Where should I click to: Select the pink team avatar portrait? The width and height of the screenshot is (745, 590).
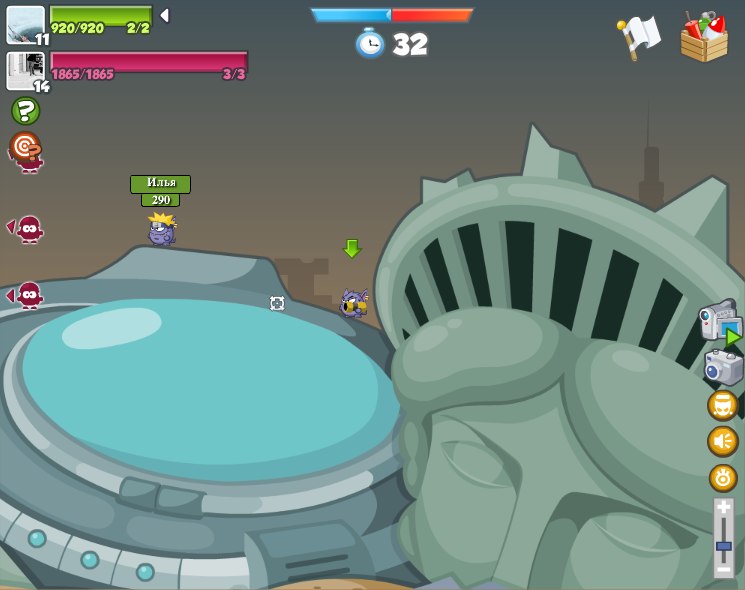(x=25, y=70)
